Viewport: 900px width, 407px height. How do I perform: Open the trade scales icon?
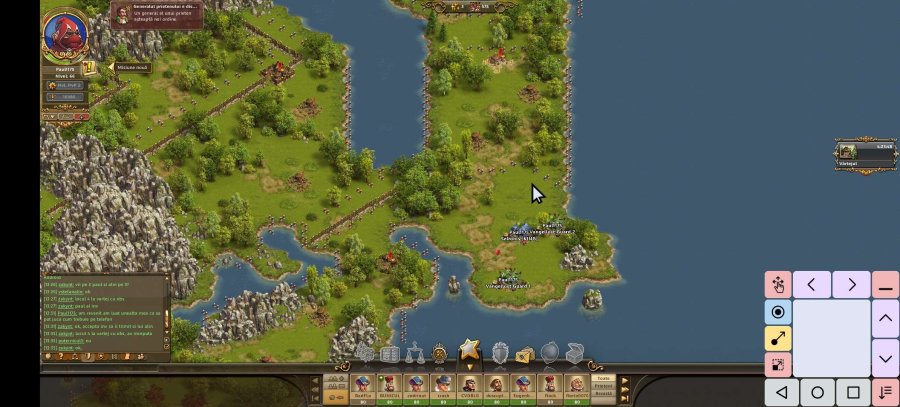(x=415, y=353)
